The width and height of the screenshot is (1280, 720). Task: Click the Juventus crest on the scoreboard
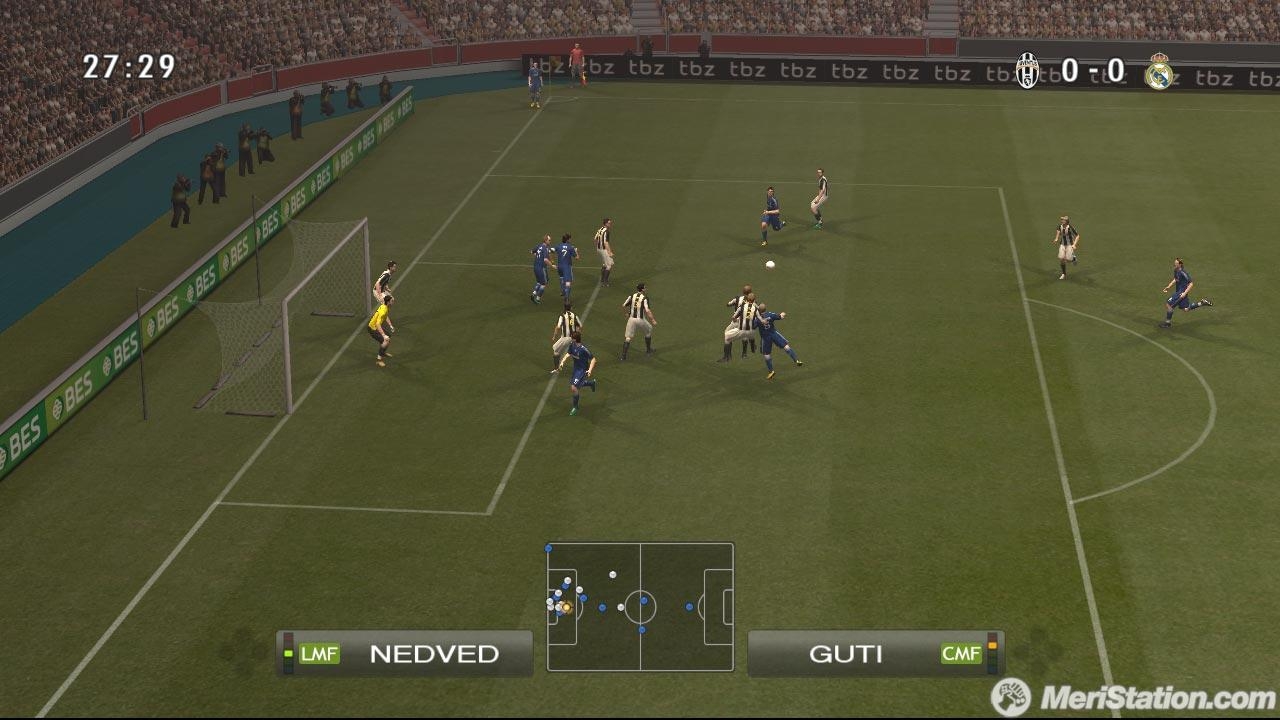[1027, 71]
